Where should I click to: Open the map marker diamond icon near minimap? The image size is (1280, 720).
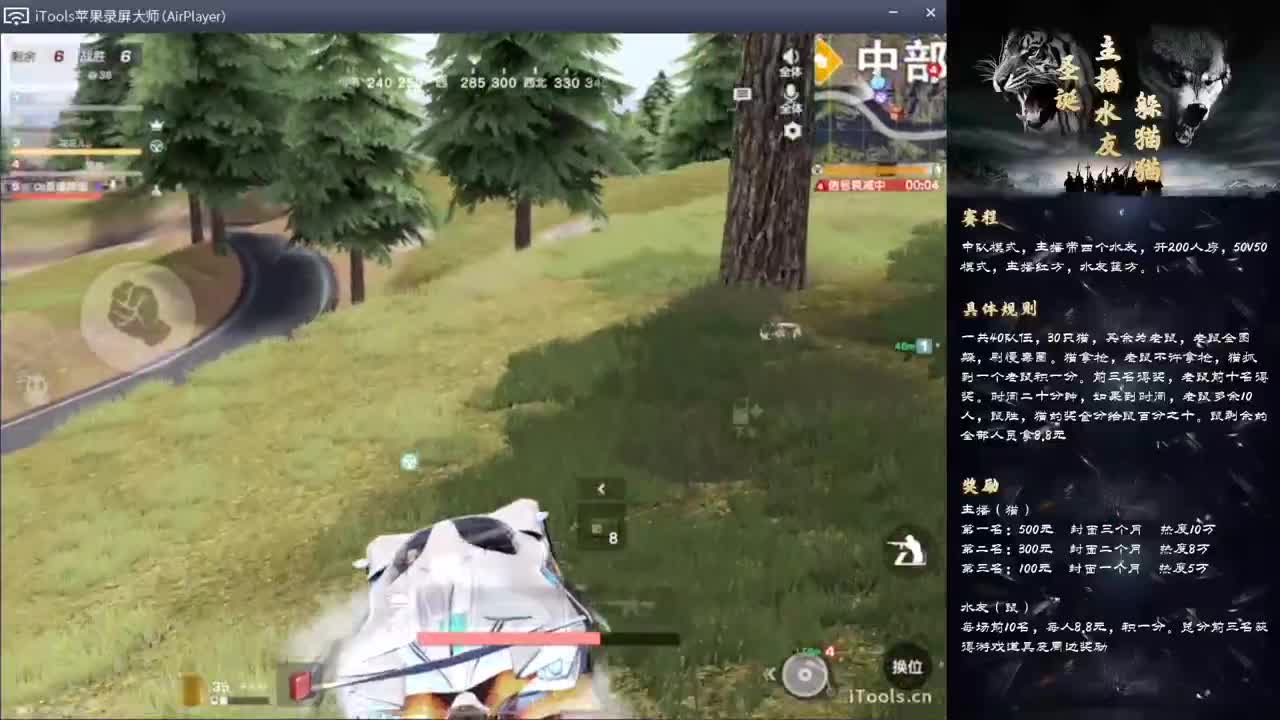click(x=826, y=62)
